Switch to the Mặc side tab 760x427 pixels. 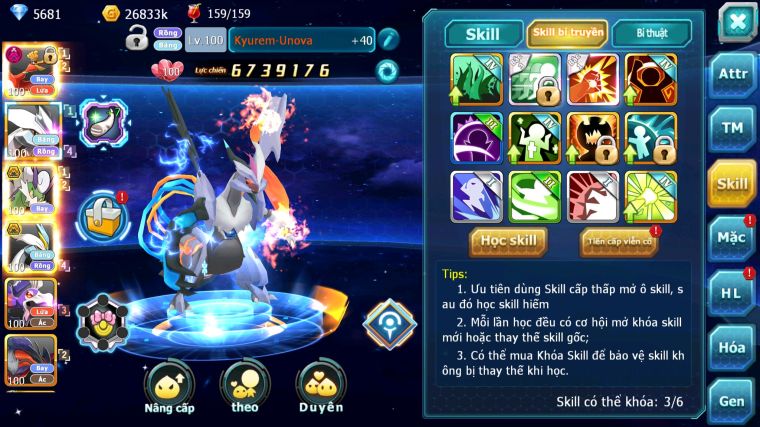pyautogui.click(x=732, y=237)
